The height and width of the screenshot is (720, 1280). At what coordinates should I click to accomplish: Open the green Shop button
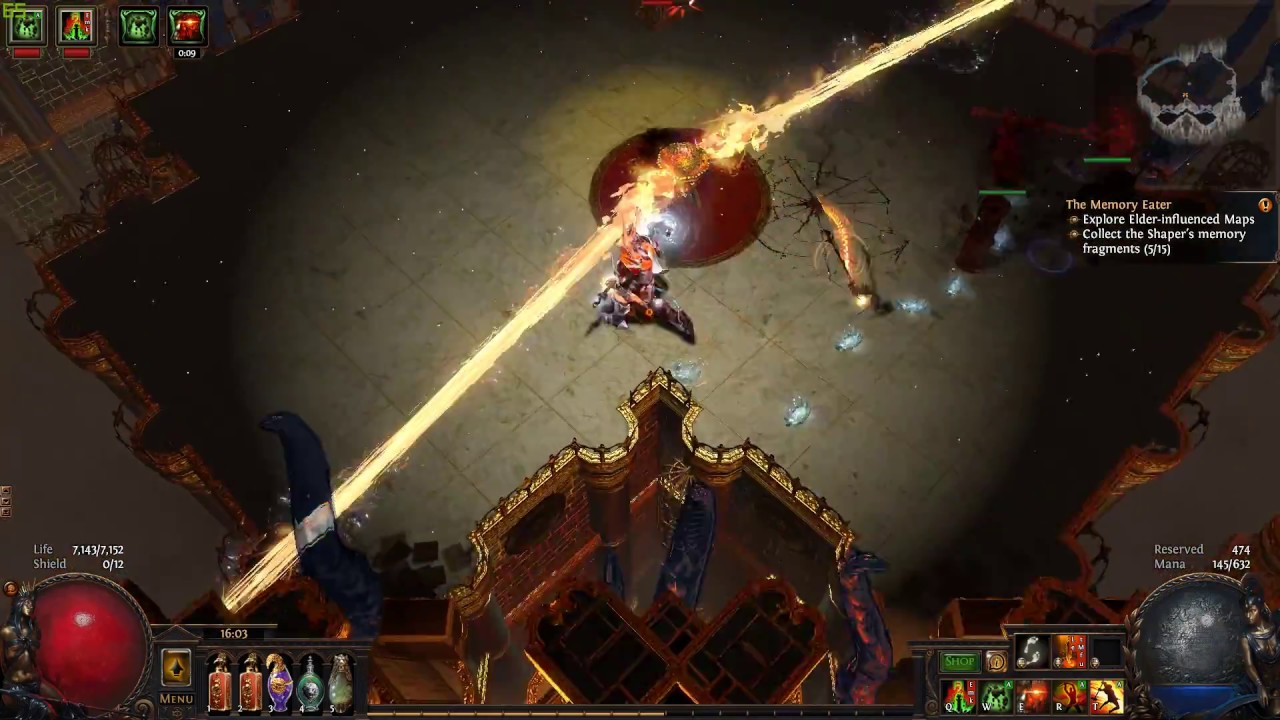point(959,662)
